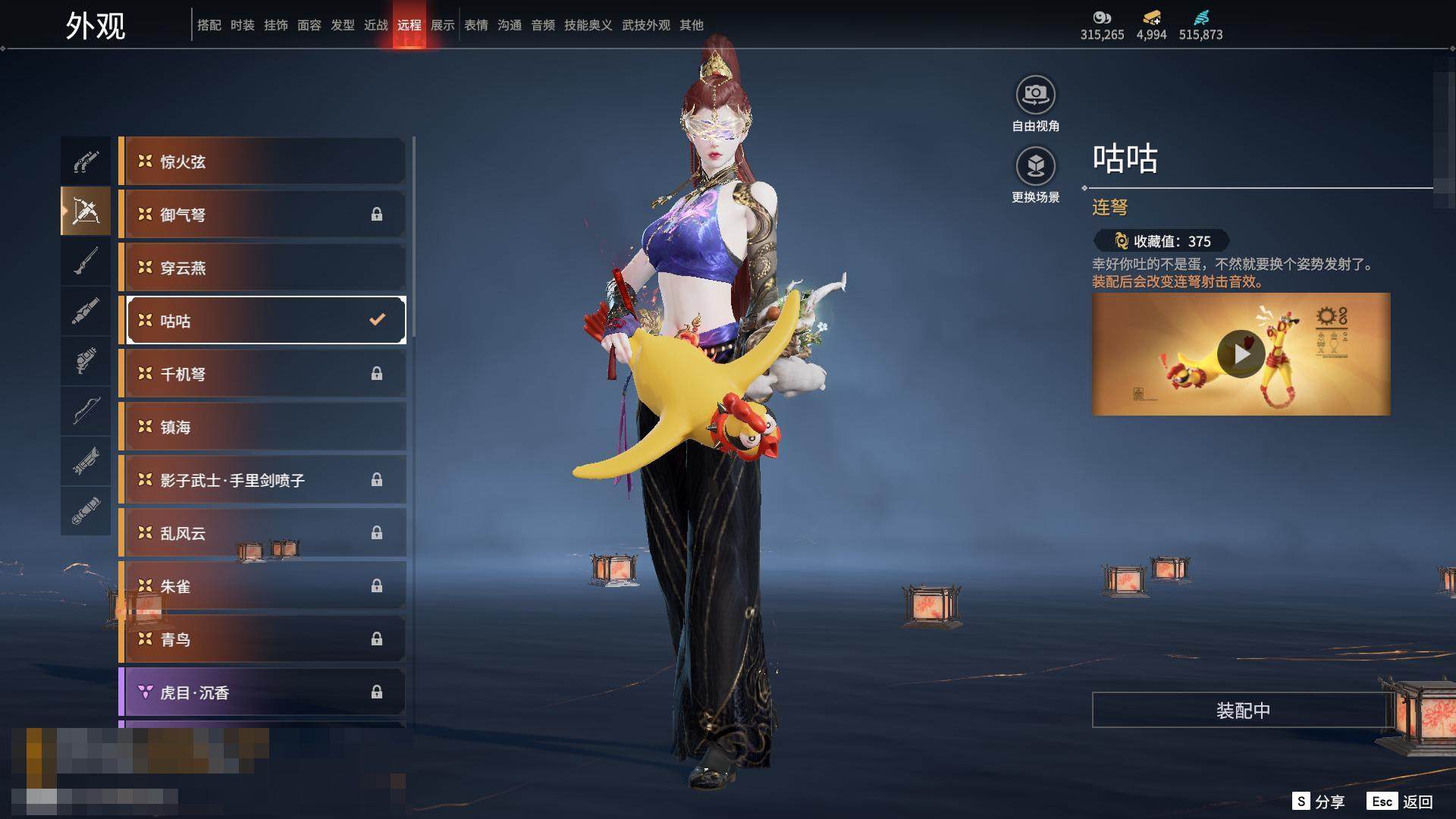Switch to the 时装 tab
Image resolution: width=1456 pixels, height=819 pixels.
coord(243,25)
